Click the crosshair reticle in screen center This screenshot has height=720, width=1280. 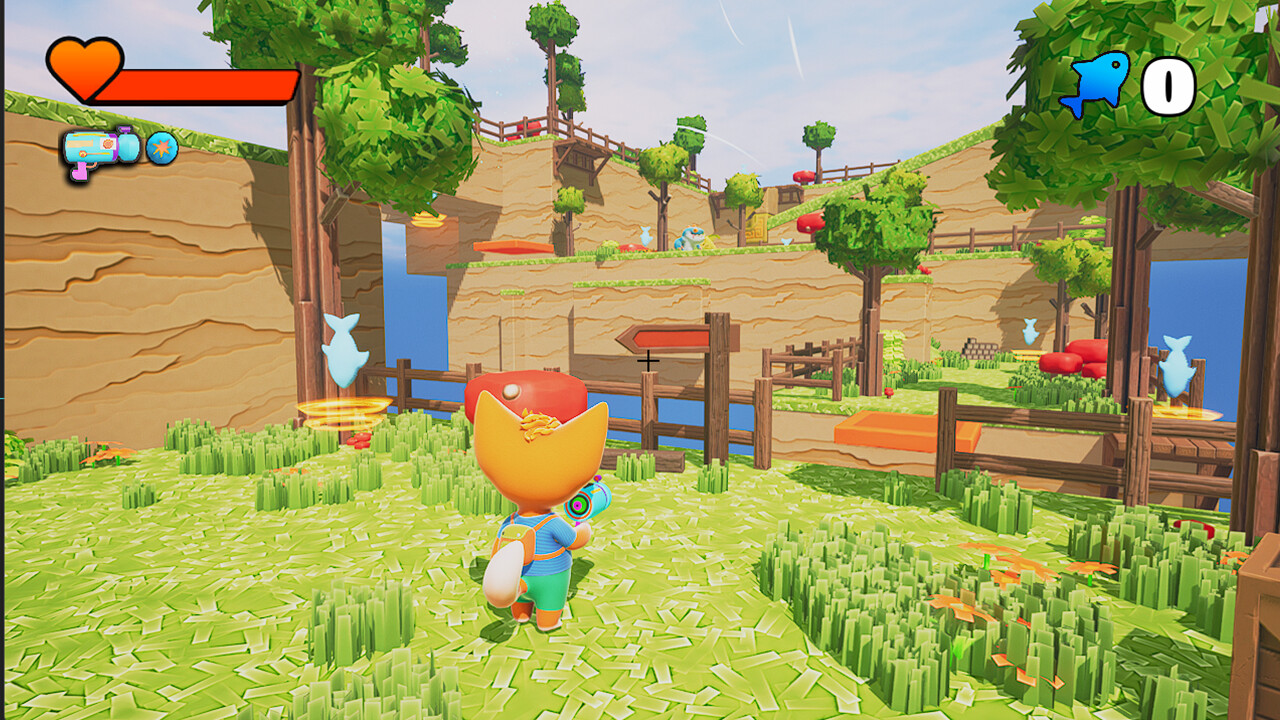coord(649,360)
